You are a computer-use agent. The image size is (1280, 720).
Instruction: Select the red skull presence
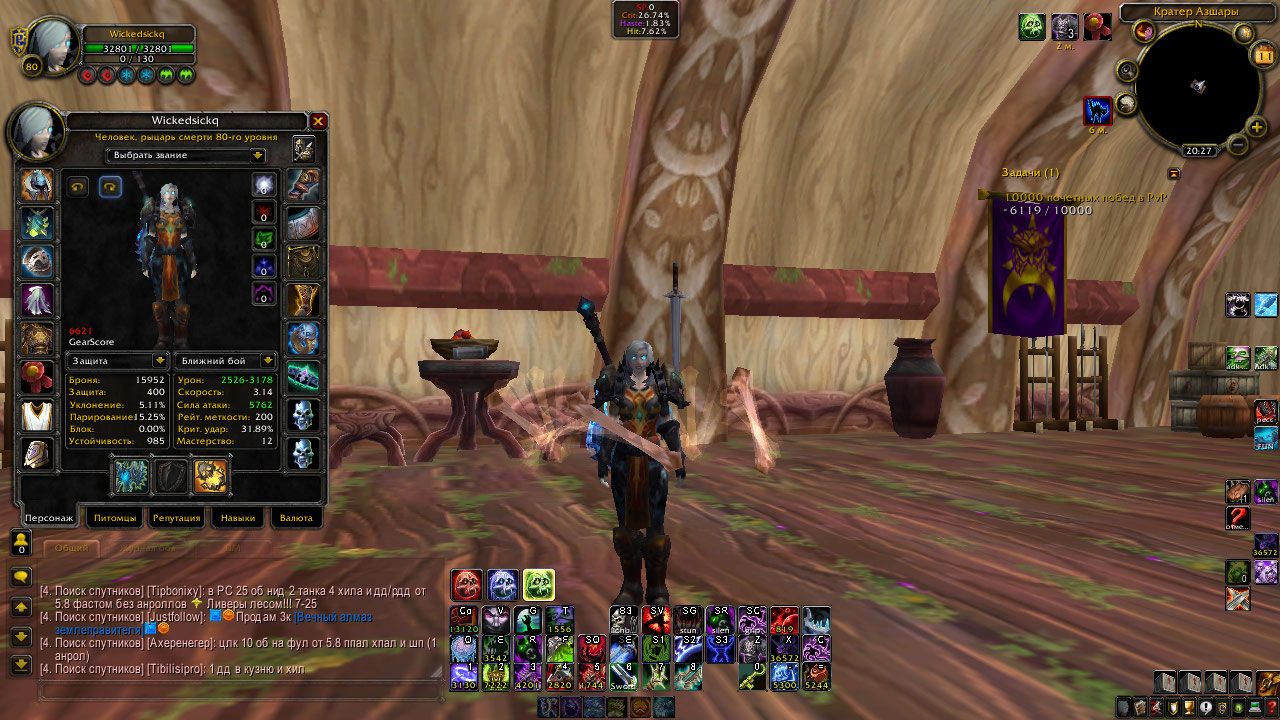466,585
